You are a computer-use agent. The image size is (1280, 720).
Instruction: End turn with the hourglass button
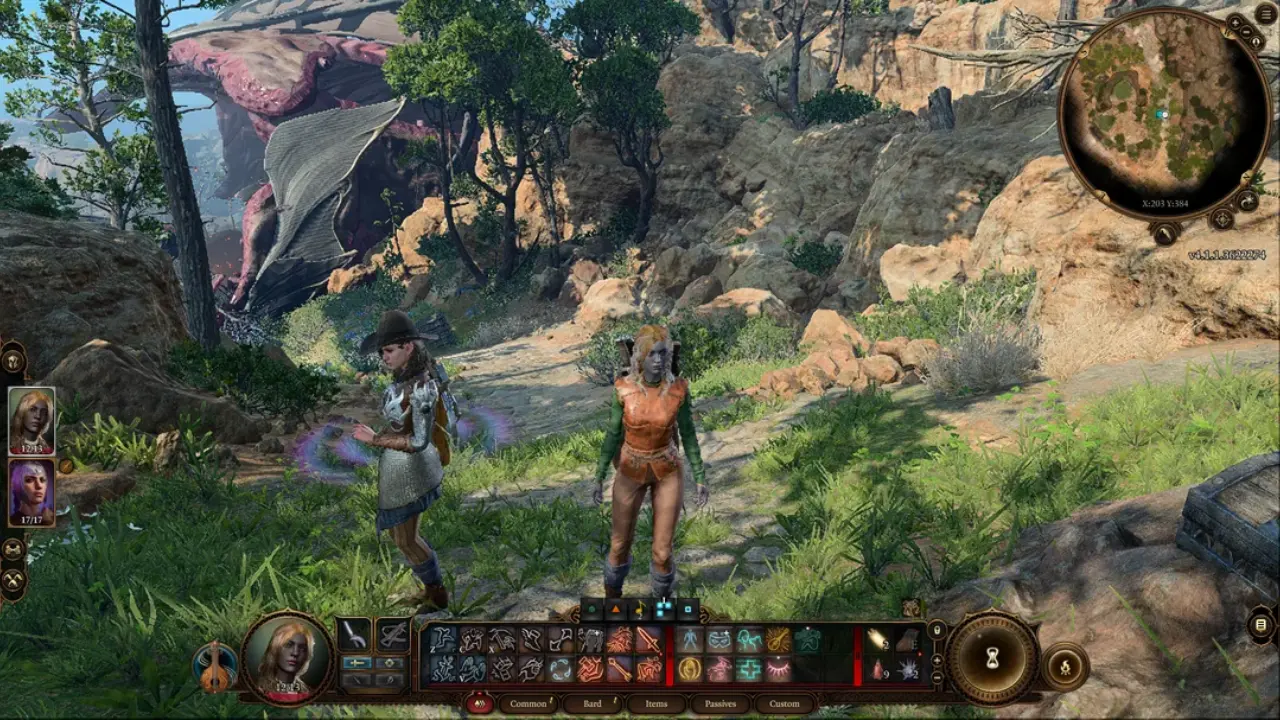[993, 657]
